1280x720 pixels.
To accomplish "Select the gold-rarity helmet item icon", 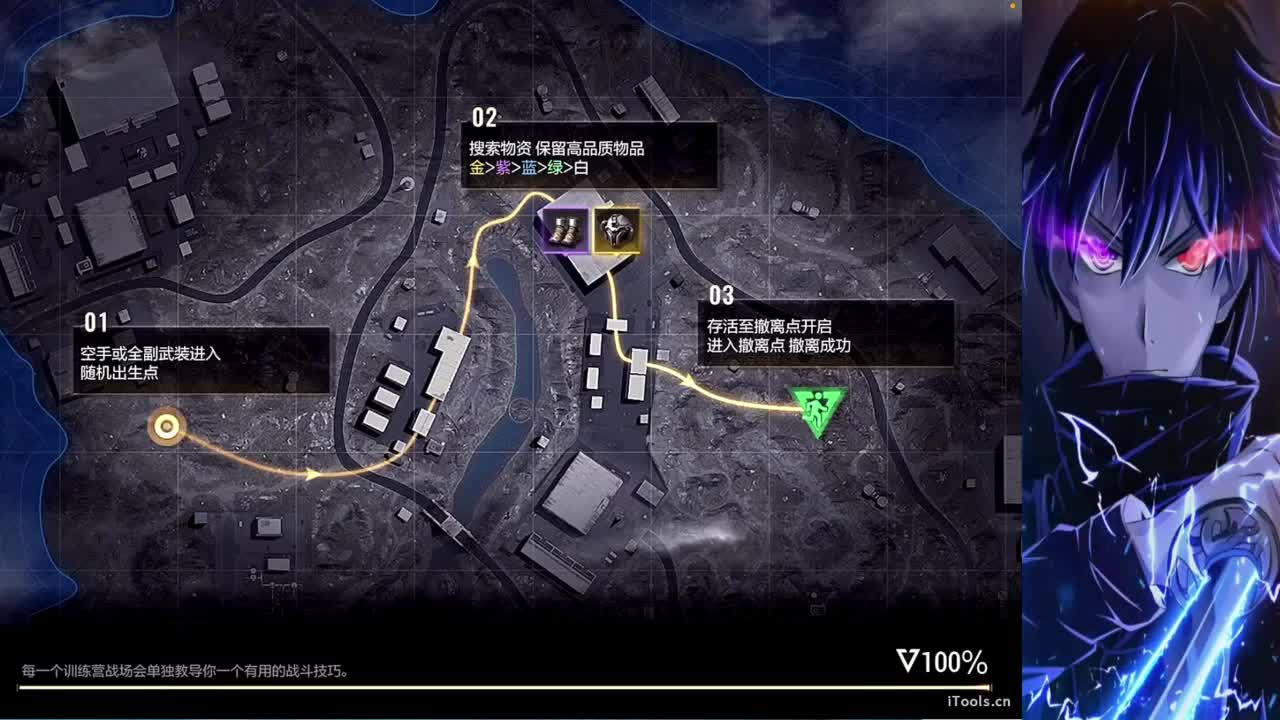I will click(x=616, y=232).
